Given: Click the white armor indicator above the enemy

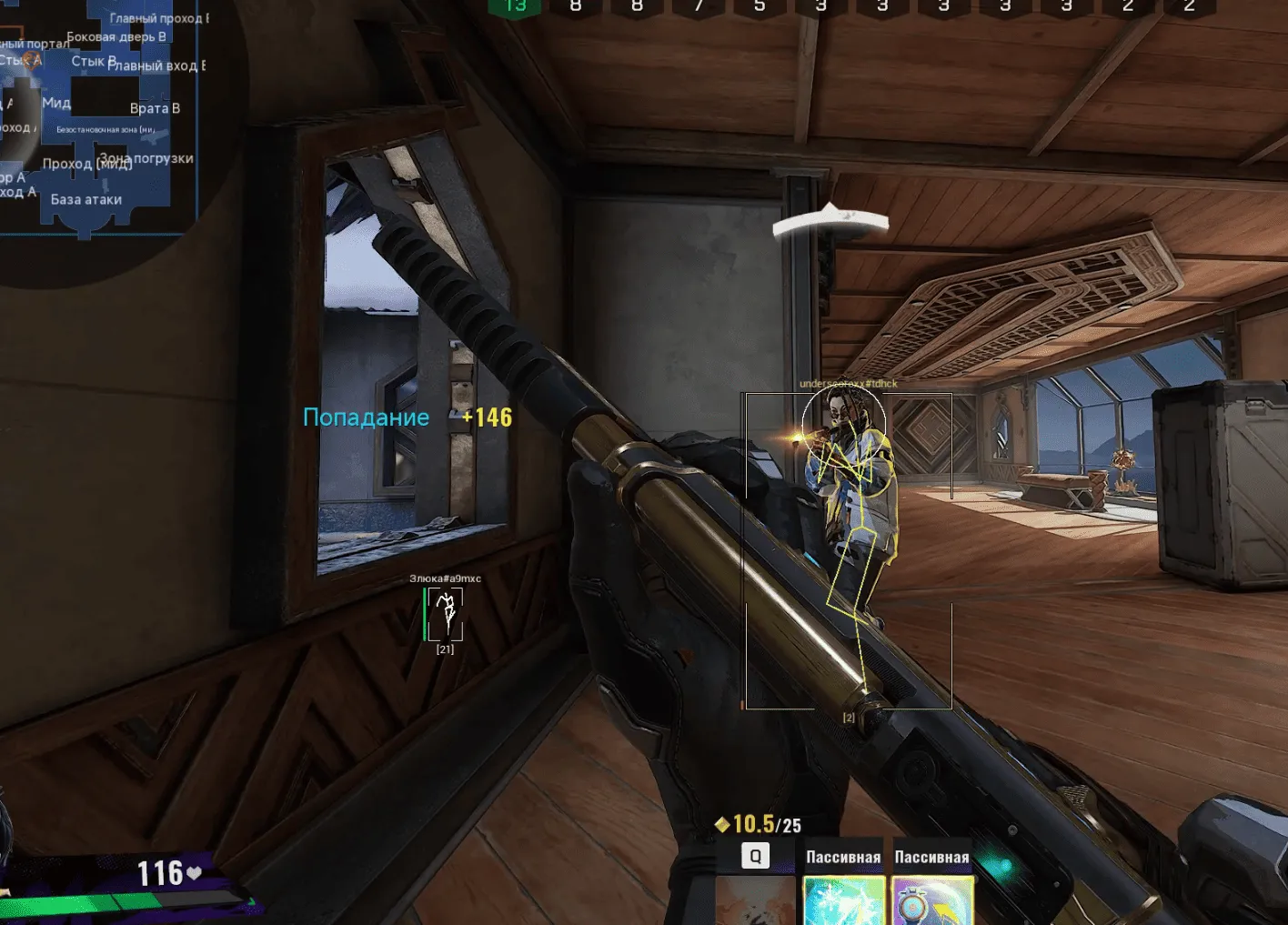Looking at the screenshot, I should coord(830,218).
